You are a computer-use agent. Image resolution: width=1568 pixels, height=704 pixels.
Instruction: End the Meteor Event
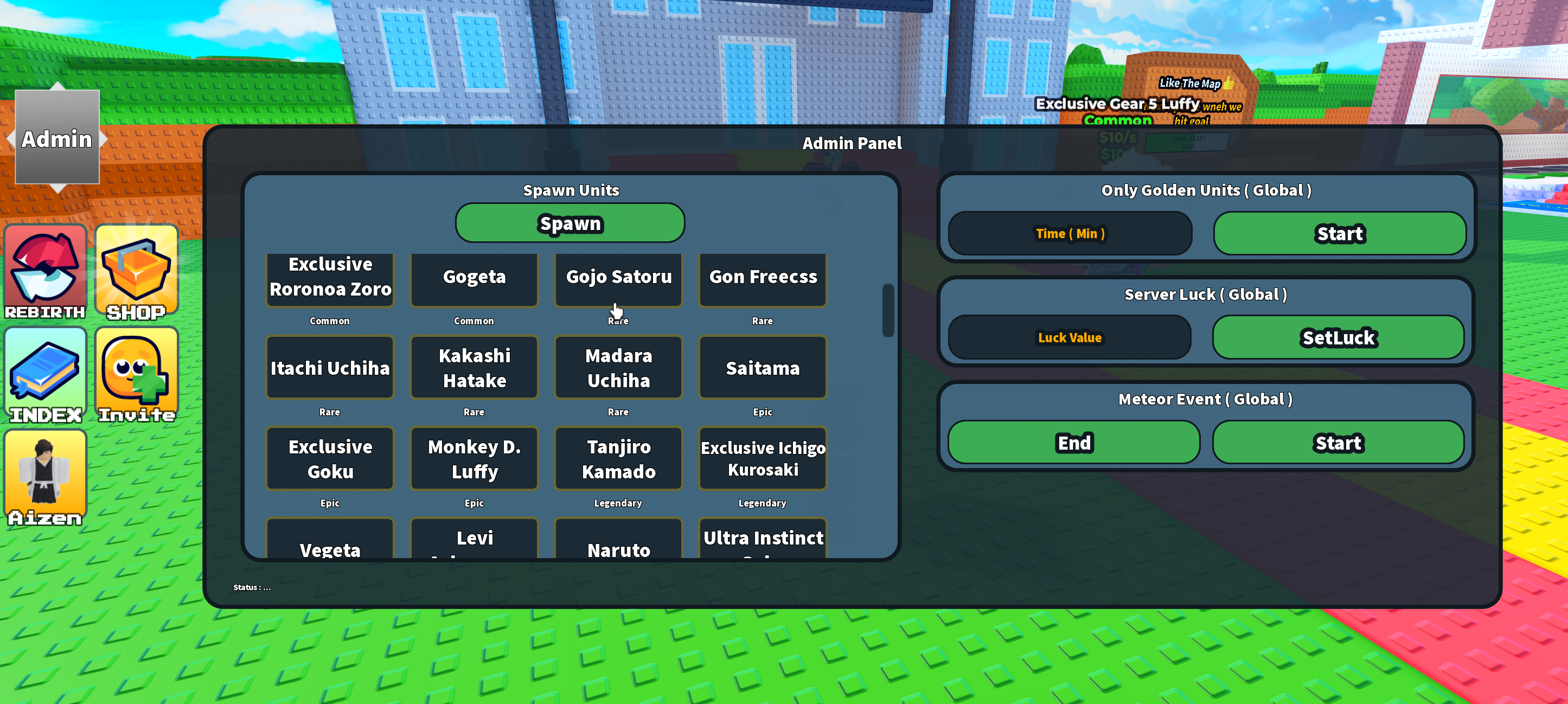(1074, 443)
